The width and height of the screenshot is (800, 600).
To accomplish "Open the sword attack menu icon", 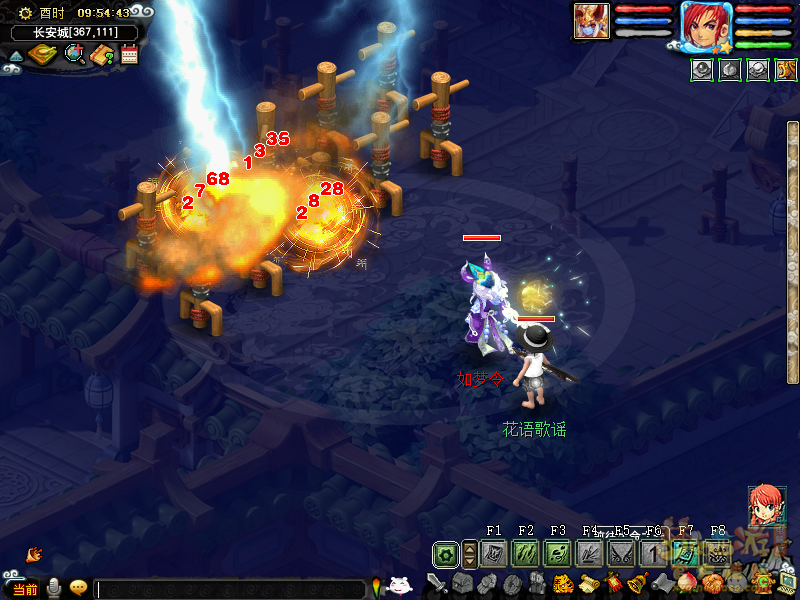I will click(x=437, y=583).
